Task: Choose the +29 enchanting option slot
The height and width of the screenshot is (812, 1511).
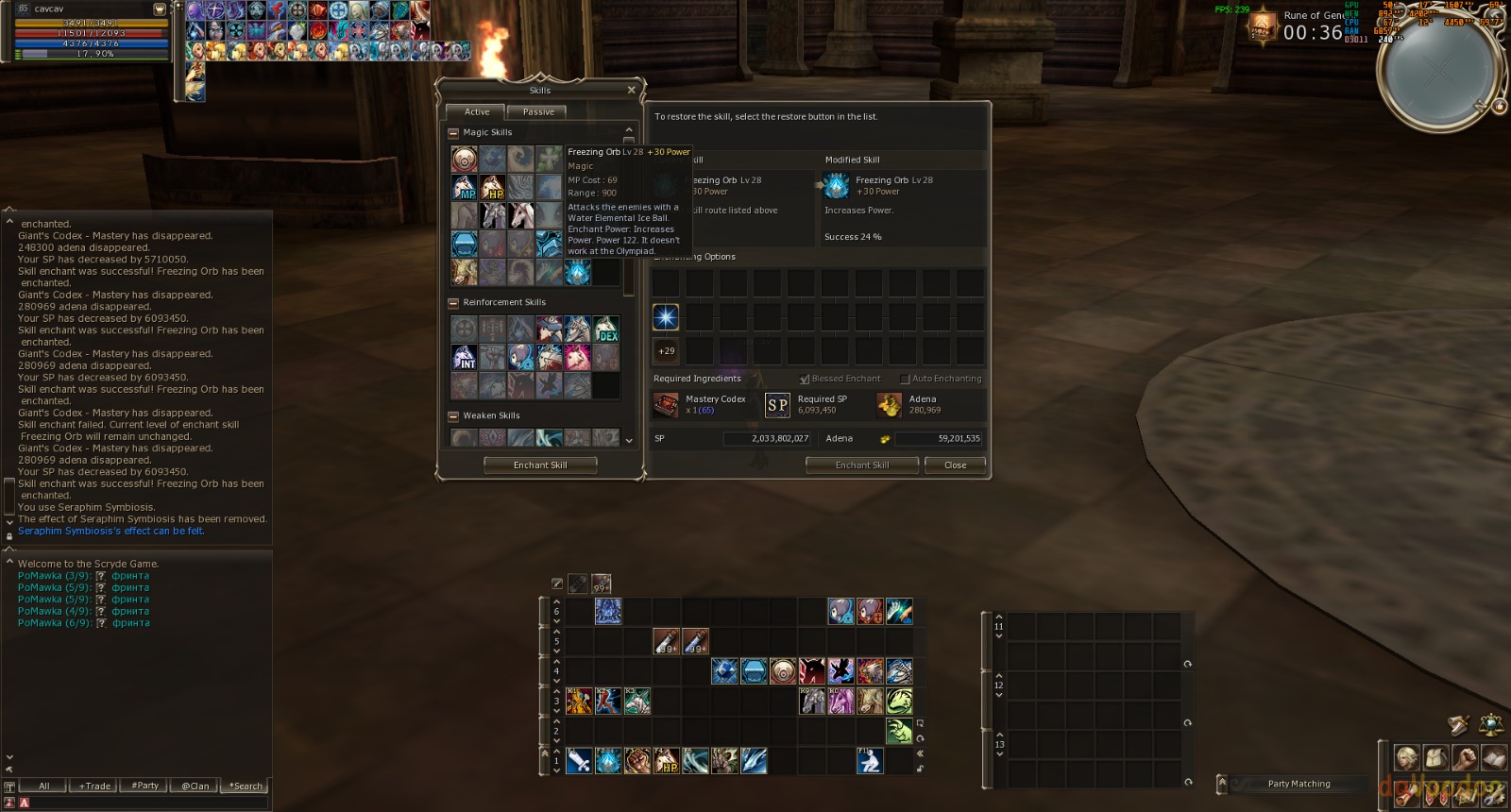Action: coord(666,351)
